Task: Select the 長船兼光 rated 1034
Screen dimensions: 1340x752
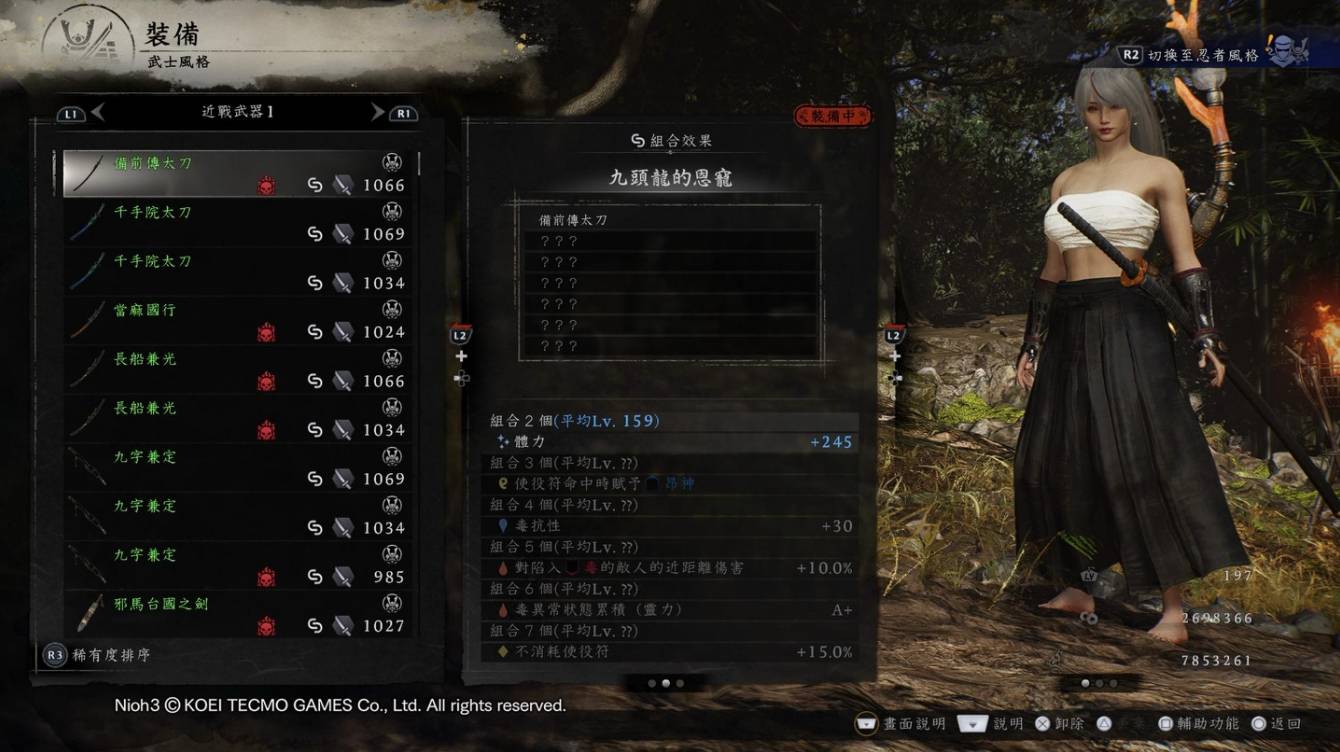Action: click(238, 419)
